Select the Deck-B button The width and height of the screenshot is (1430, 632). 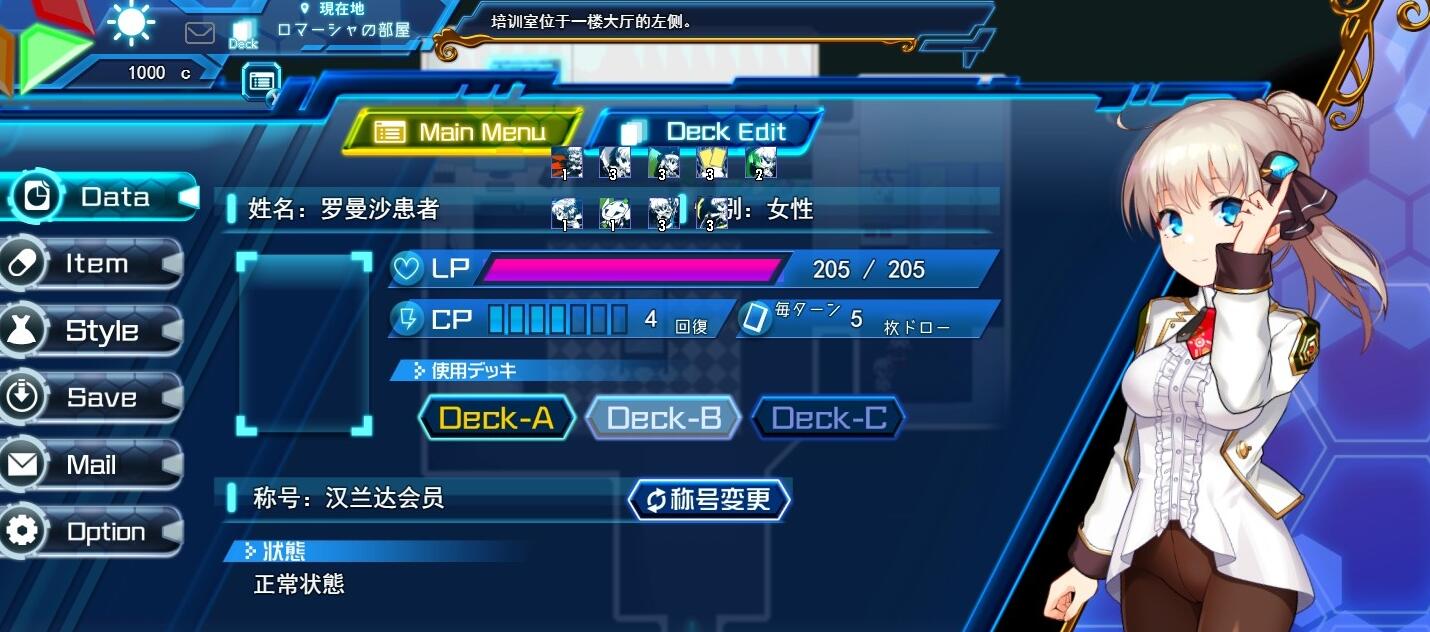point(663,418)
